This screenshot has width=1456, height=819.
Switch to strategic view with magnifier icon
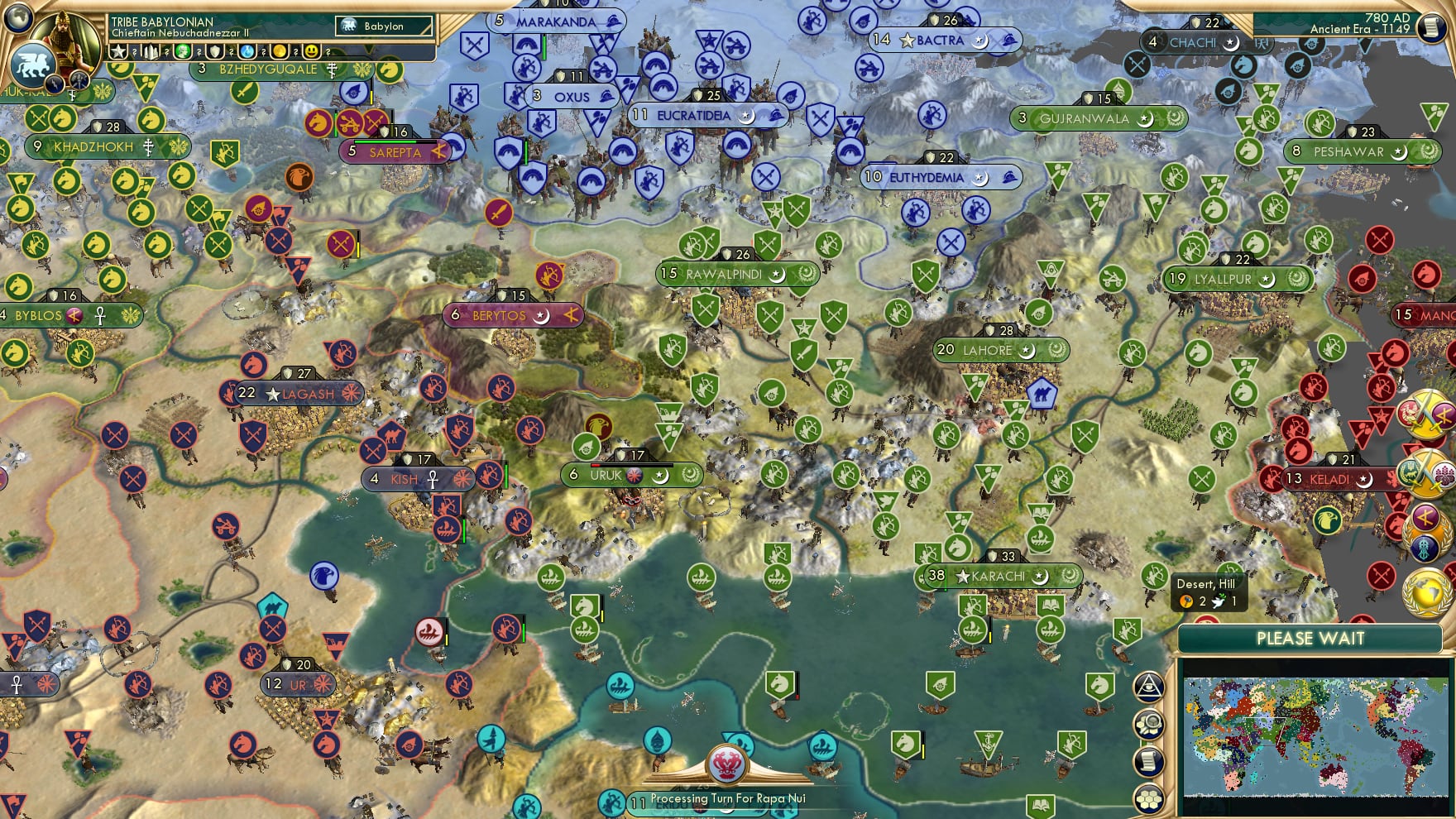tap(1150, 723)
